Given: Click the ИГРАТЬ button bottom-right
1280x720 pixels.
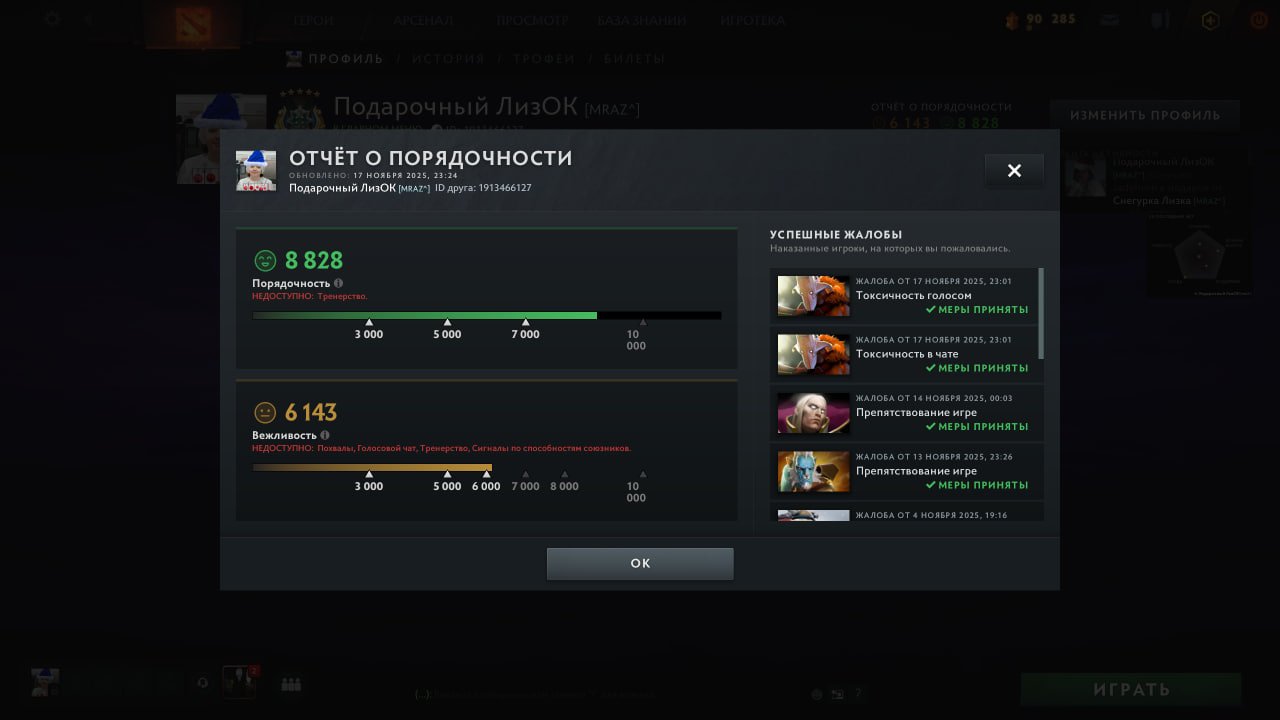Looking at the screenshot, I should click(1131, 688).
